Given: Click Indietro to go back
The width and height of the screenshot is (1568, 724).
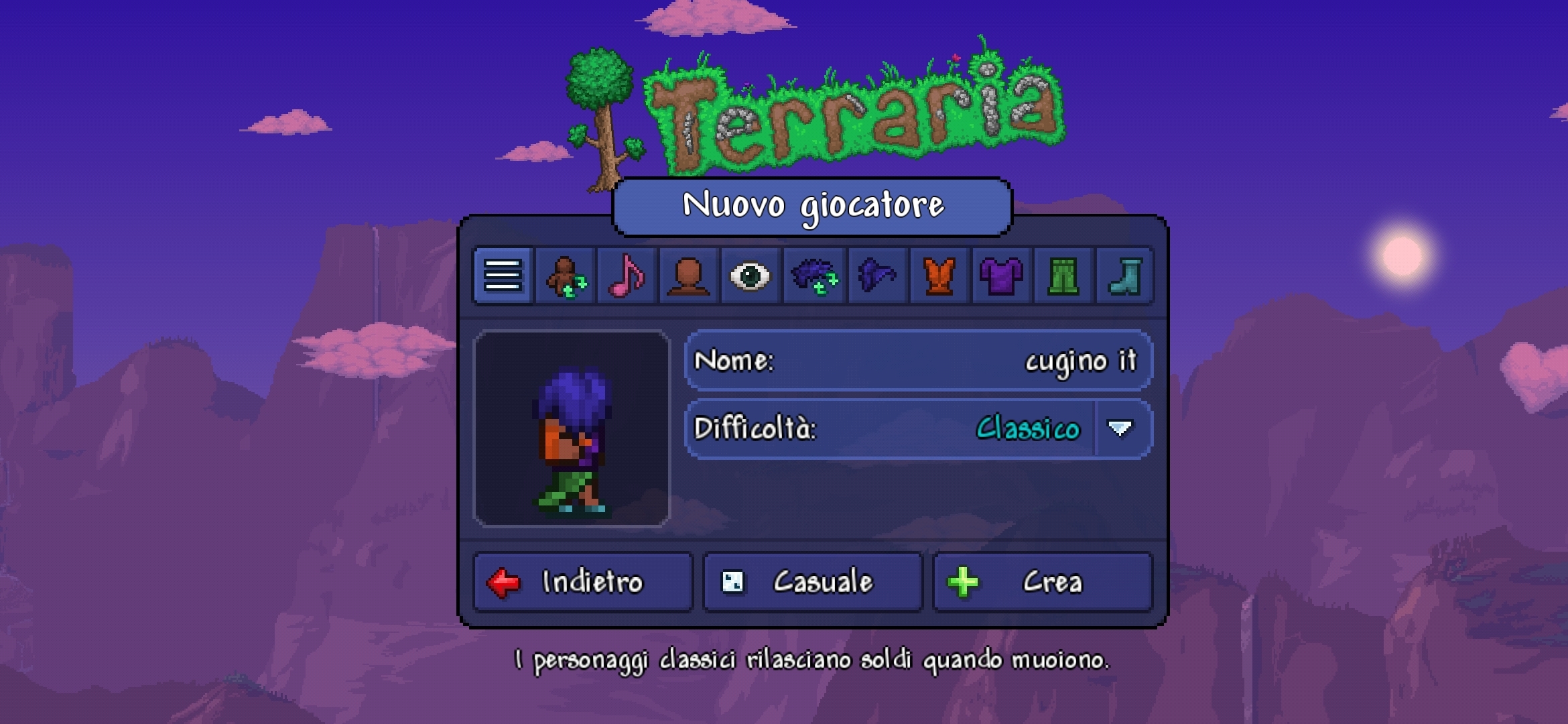Looking at the screenshot, I should 582,582.
